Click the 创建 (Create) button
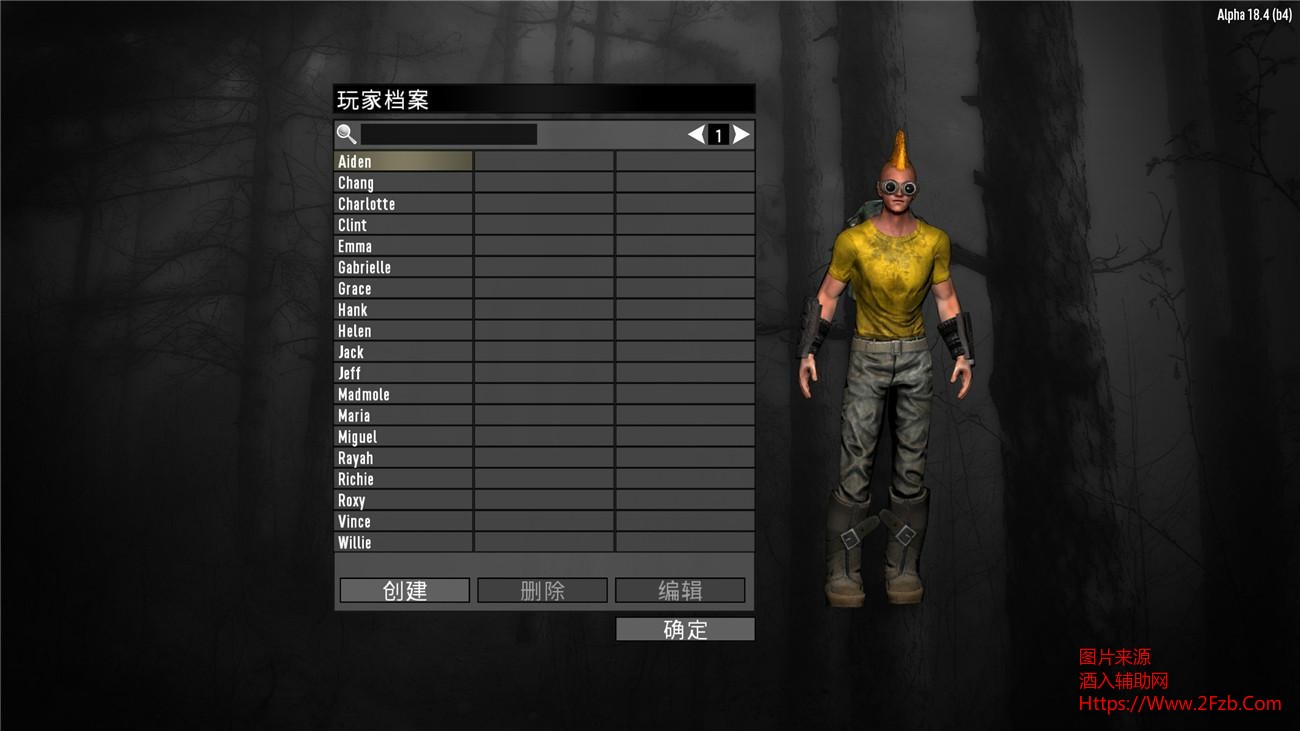 [x=404, y=591]
